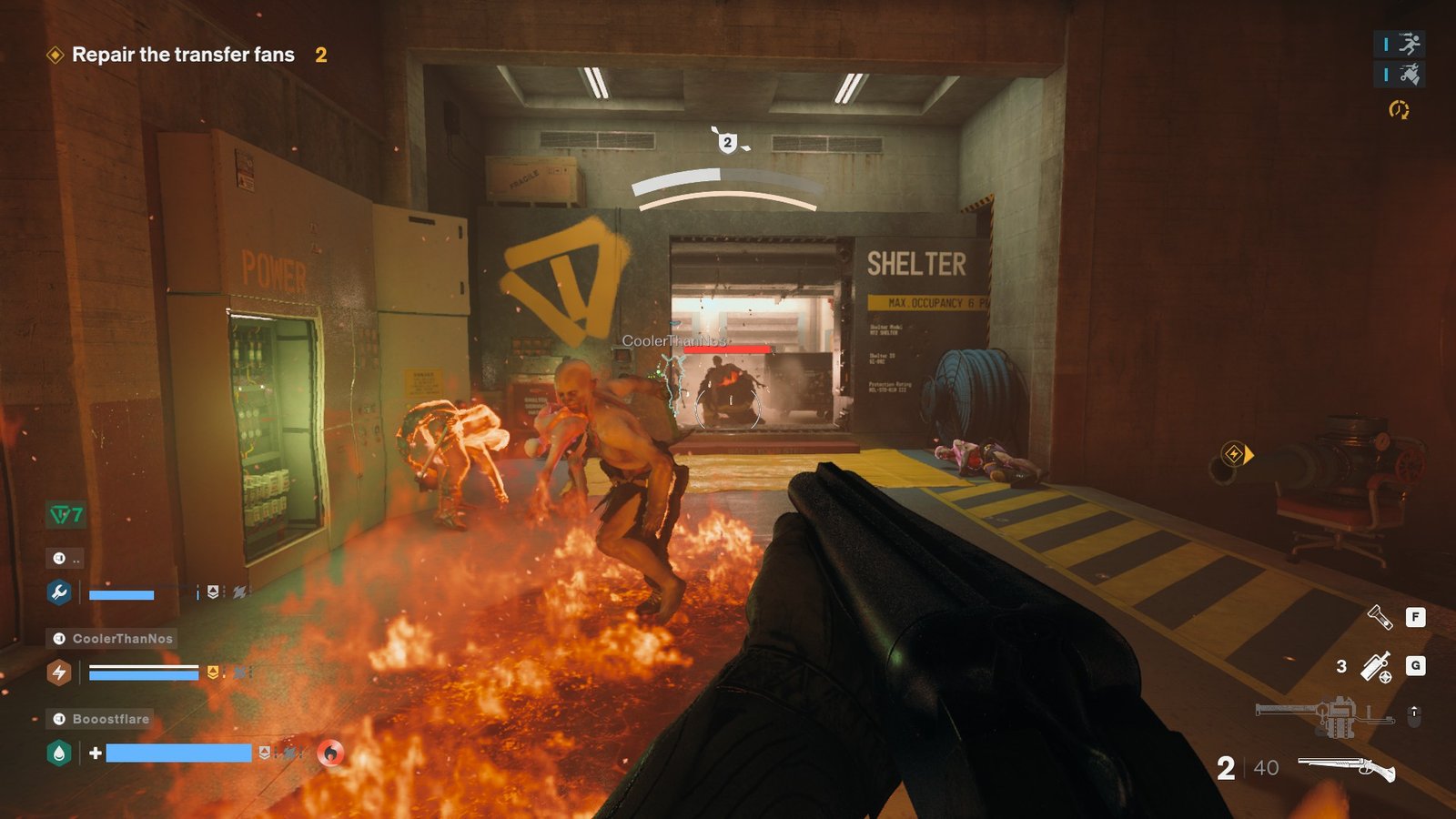1456x819 pixels.
Task: Click the voice chat speaker icon above the wrench badge
Action: 60,557
